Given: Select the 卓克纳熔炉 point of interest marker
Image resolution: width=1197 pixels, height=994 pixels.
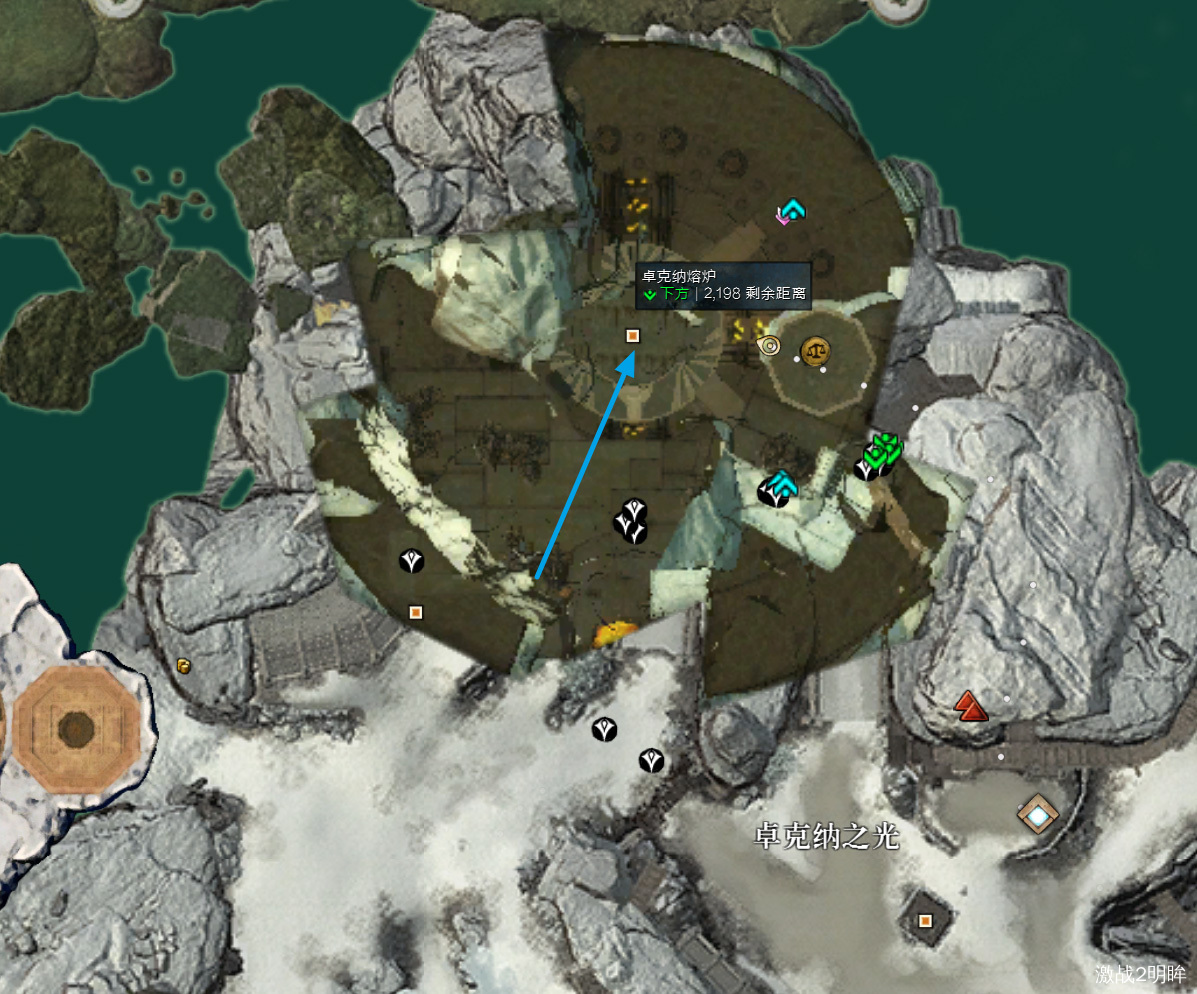Looking at the screenshot, I should coord(632,336).
